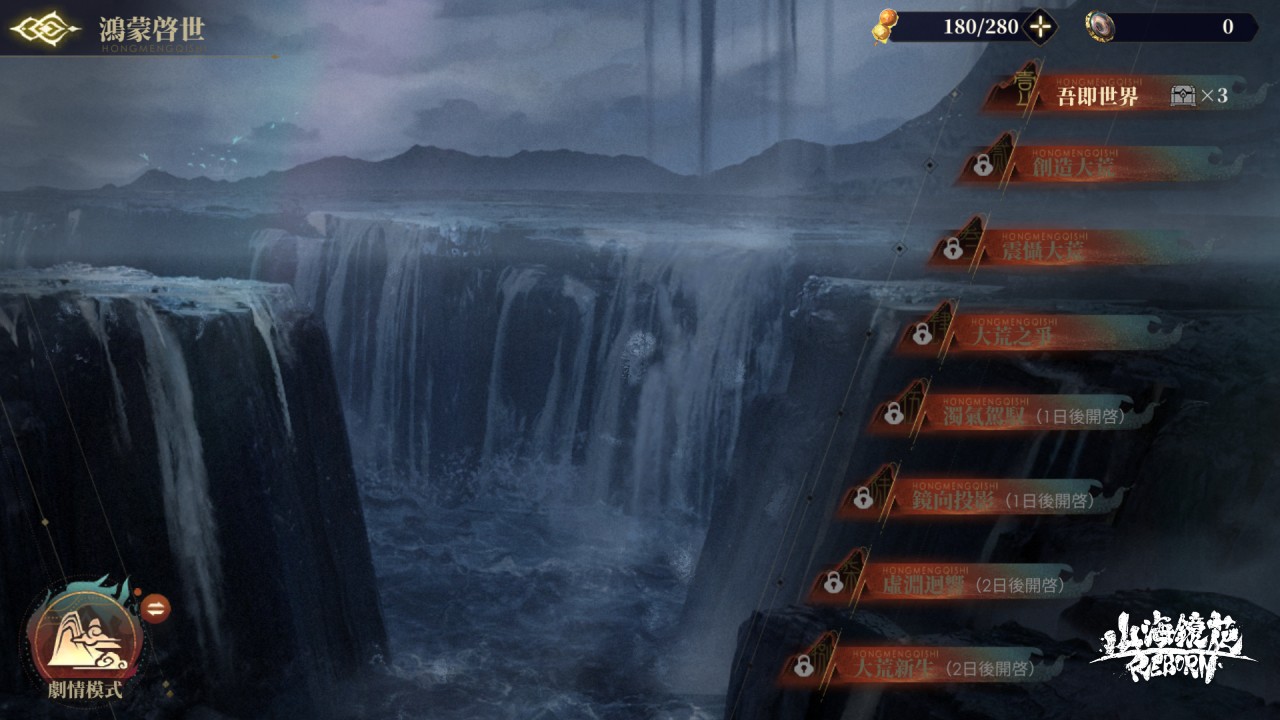Viewport: 1280px width, 720px height.
Task: Open the 劇情模式 story mode emblem
Action: tap(84, 637)
